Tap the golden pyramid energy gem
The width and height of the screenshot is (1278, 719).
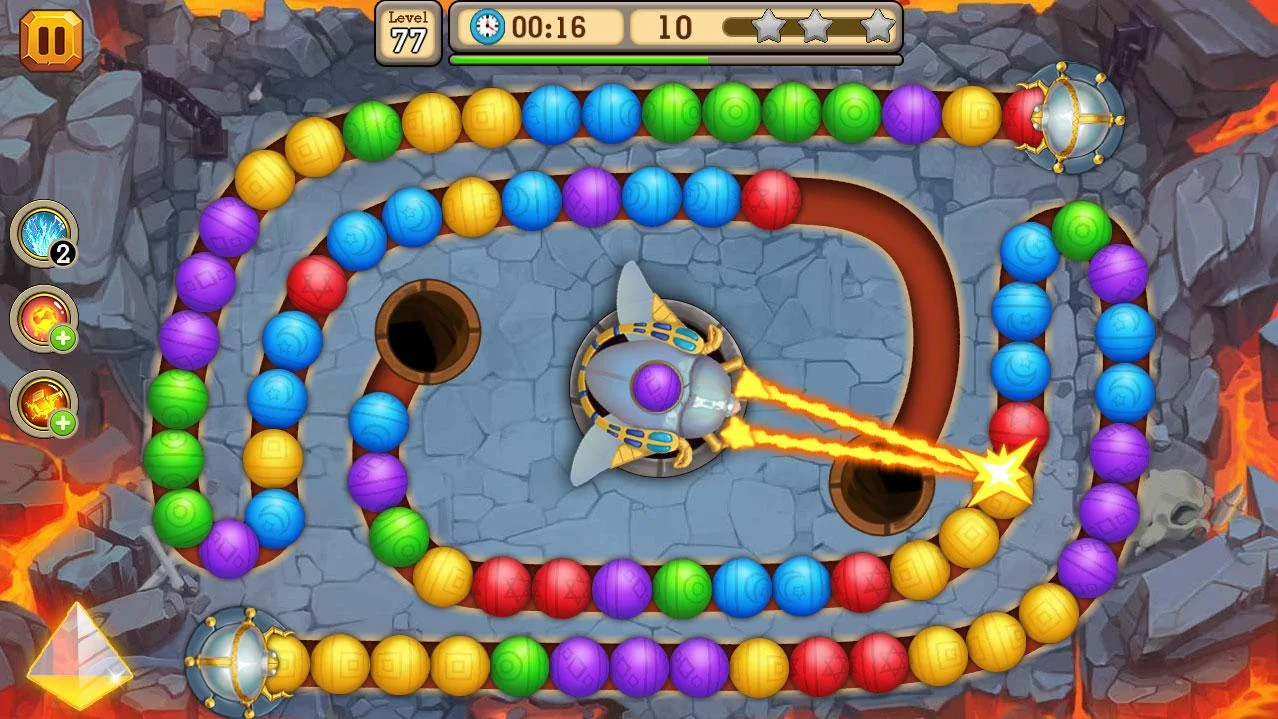tap(78, 655)
